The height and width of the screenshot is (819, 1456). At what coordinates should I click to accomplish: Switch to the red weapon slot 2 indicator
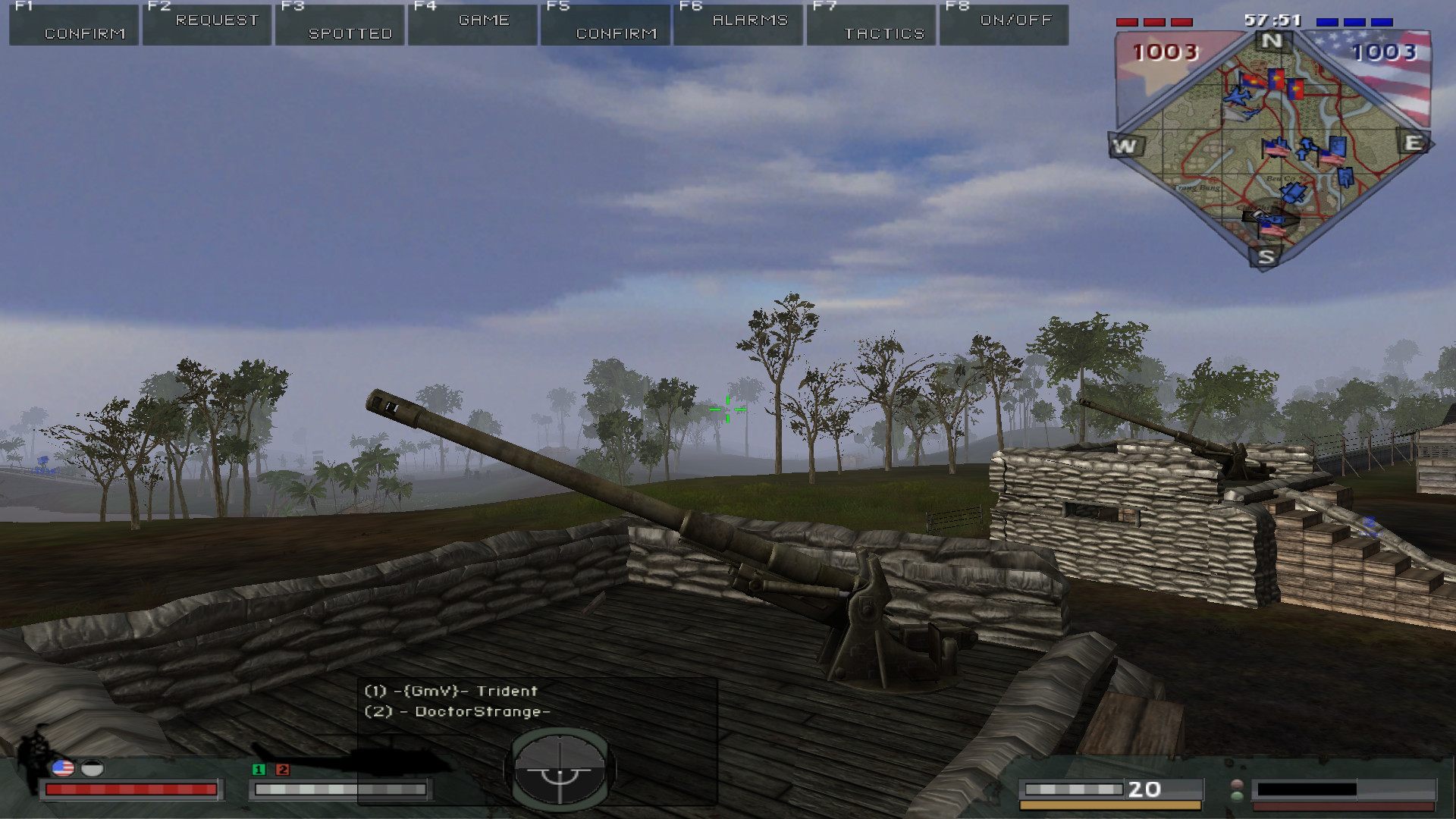tap(283, 770)
